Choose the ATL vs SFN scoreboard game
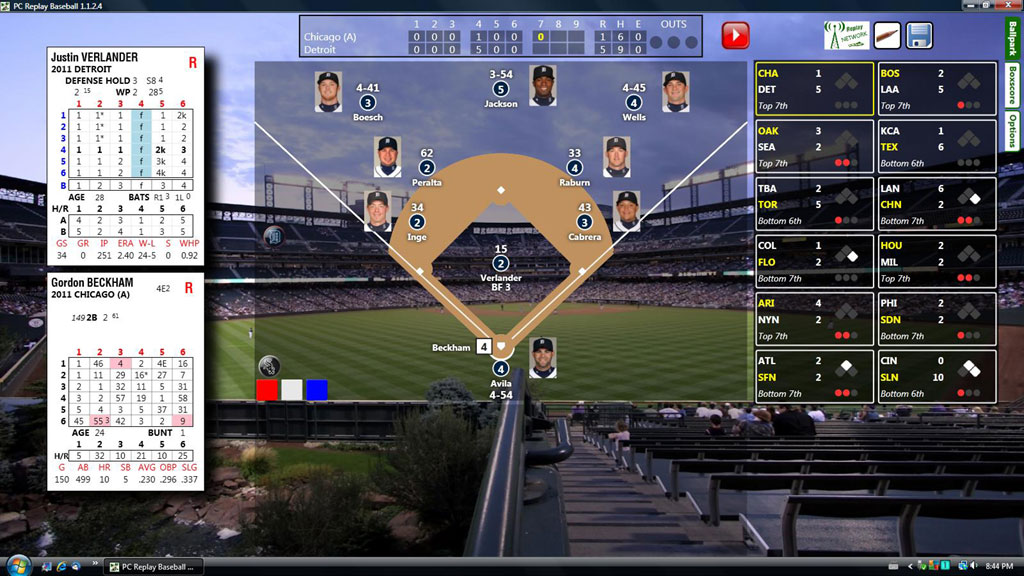 814,377
